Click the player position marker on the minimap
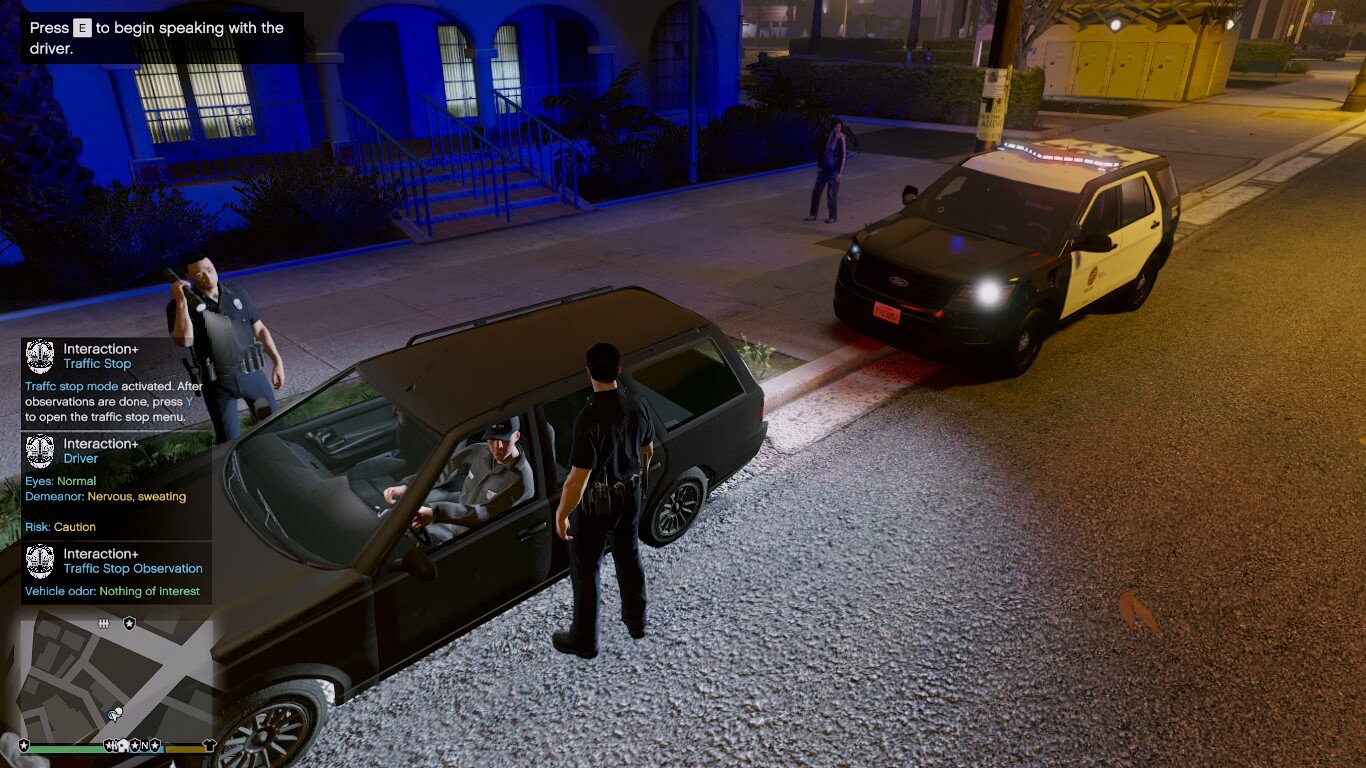 [115, 714]
